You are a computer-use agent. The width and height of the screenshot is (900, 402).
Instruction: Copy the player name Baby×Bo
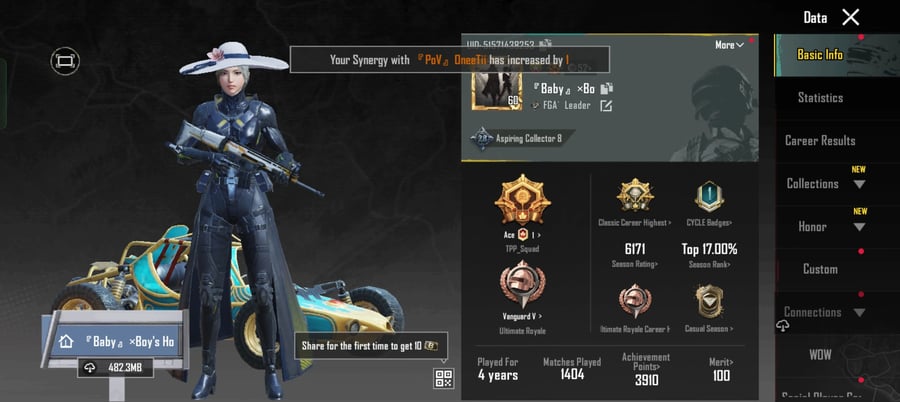tap(606, 89)
